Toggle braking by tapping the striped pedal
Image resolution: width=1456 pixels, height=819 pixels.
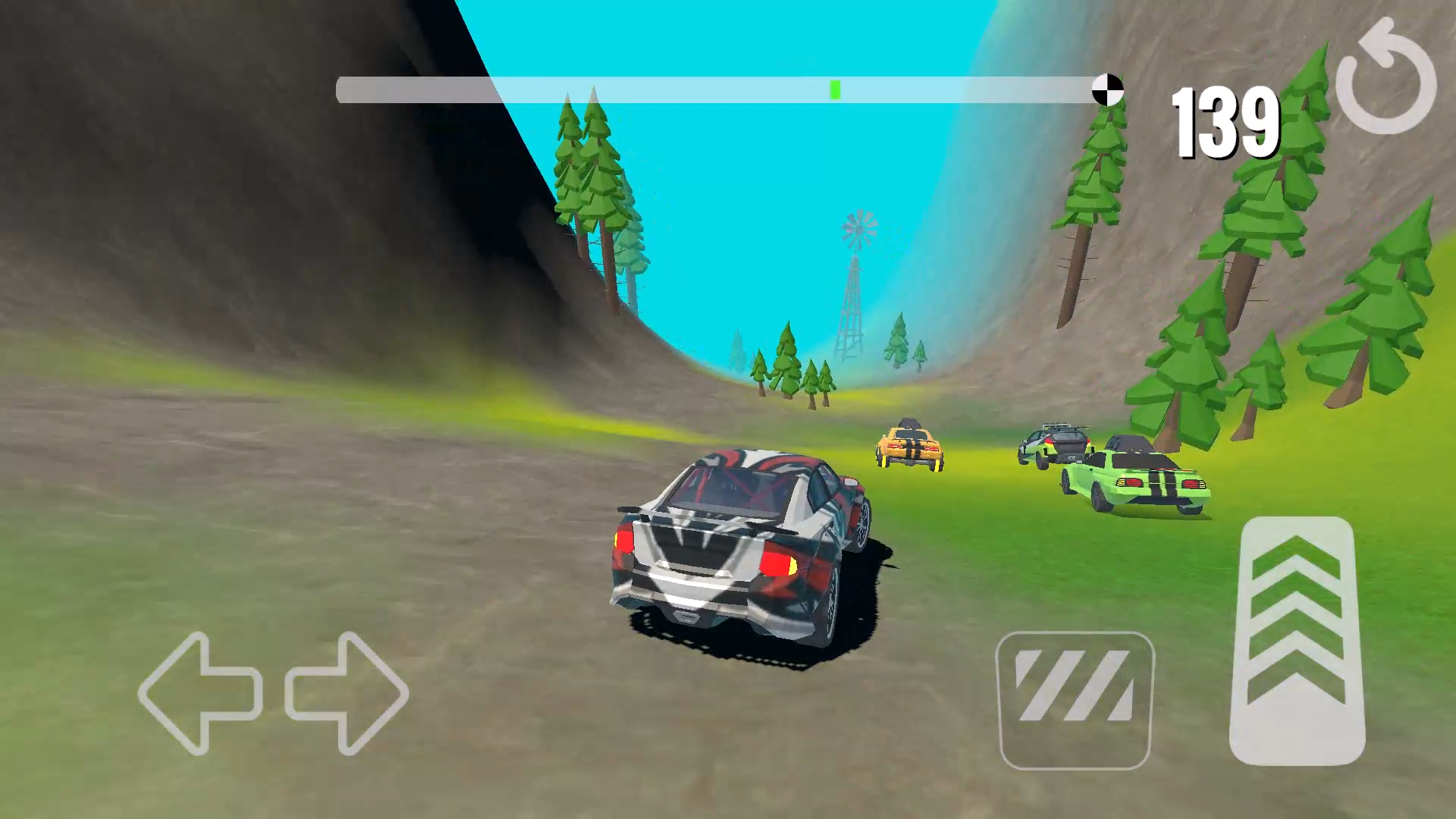(x=1074, y=698)
